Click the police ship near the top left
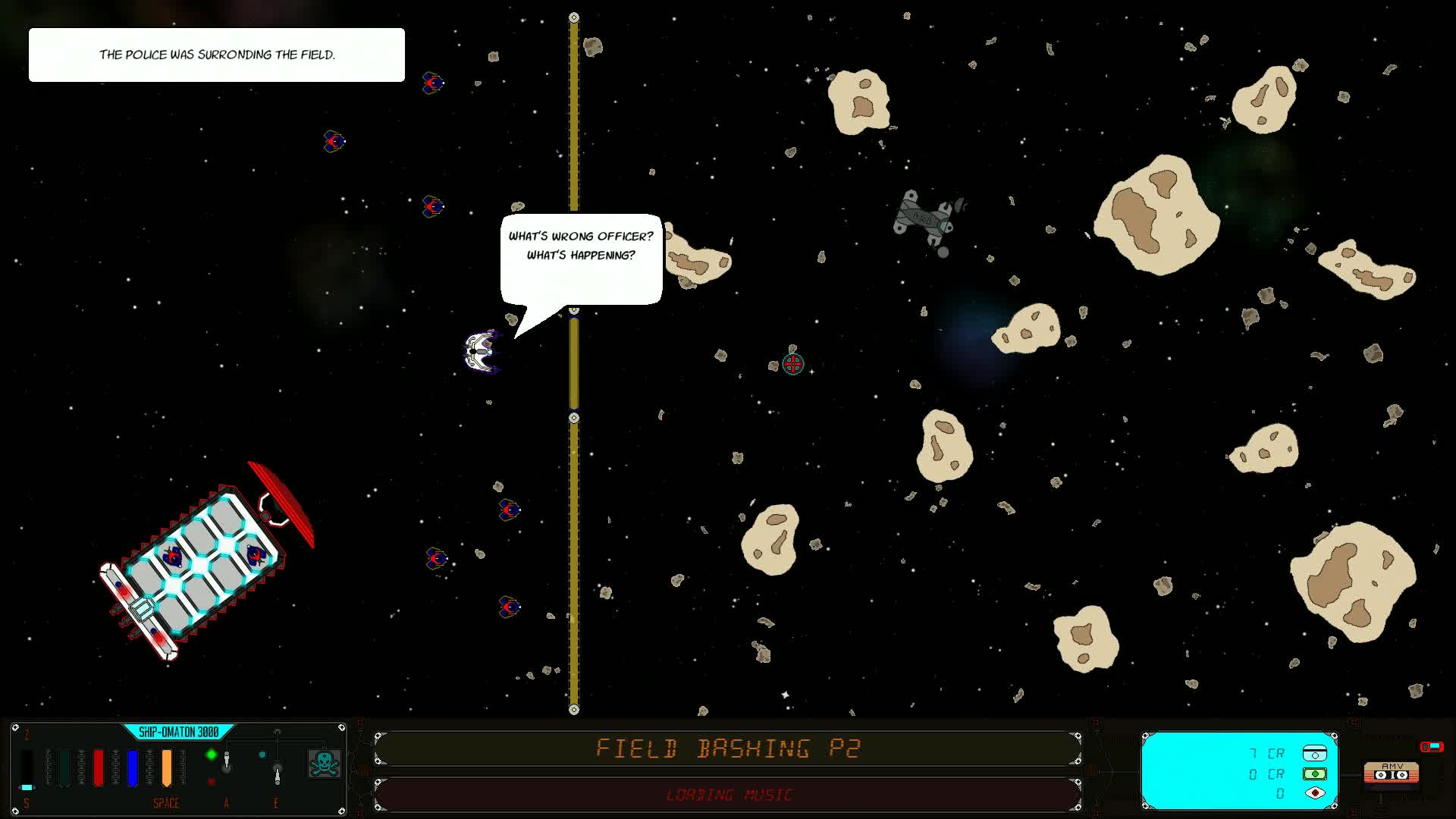The height and width of the screenshot is (819, 1456). pyautogui.click(x=434, y=83)
